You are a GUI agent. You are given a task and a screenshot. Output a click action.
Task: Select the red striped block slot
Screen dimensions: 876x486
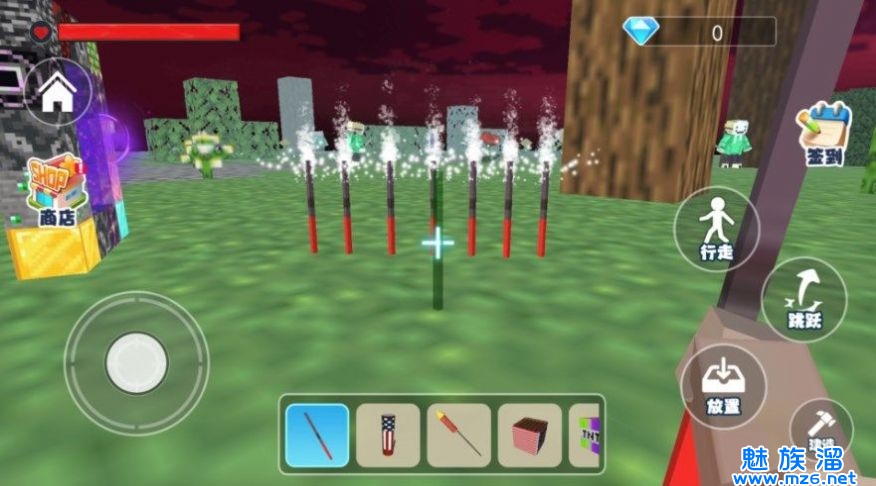pyautogui.click(x=530, y=435)
